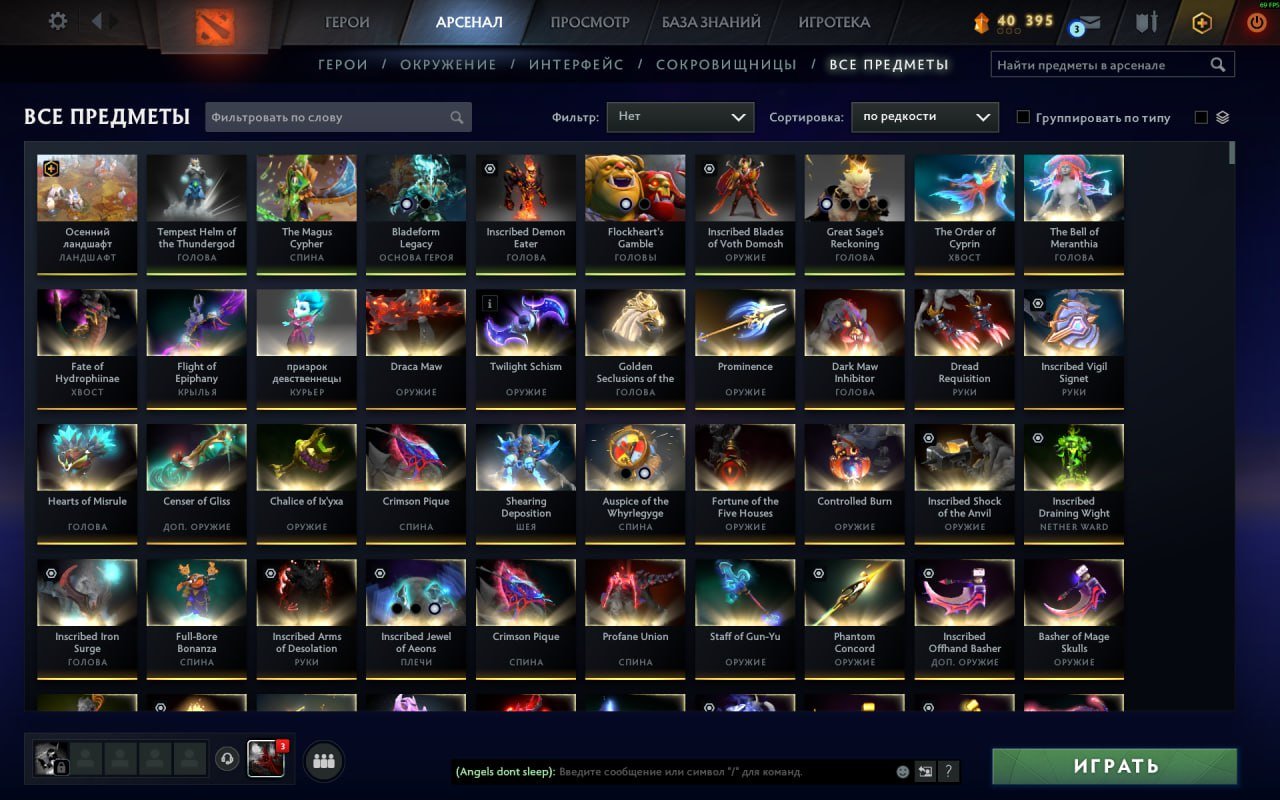Open the settings gear menu
Viewport: 1280px width, 800px height.
(57, 20)
